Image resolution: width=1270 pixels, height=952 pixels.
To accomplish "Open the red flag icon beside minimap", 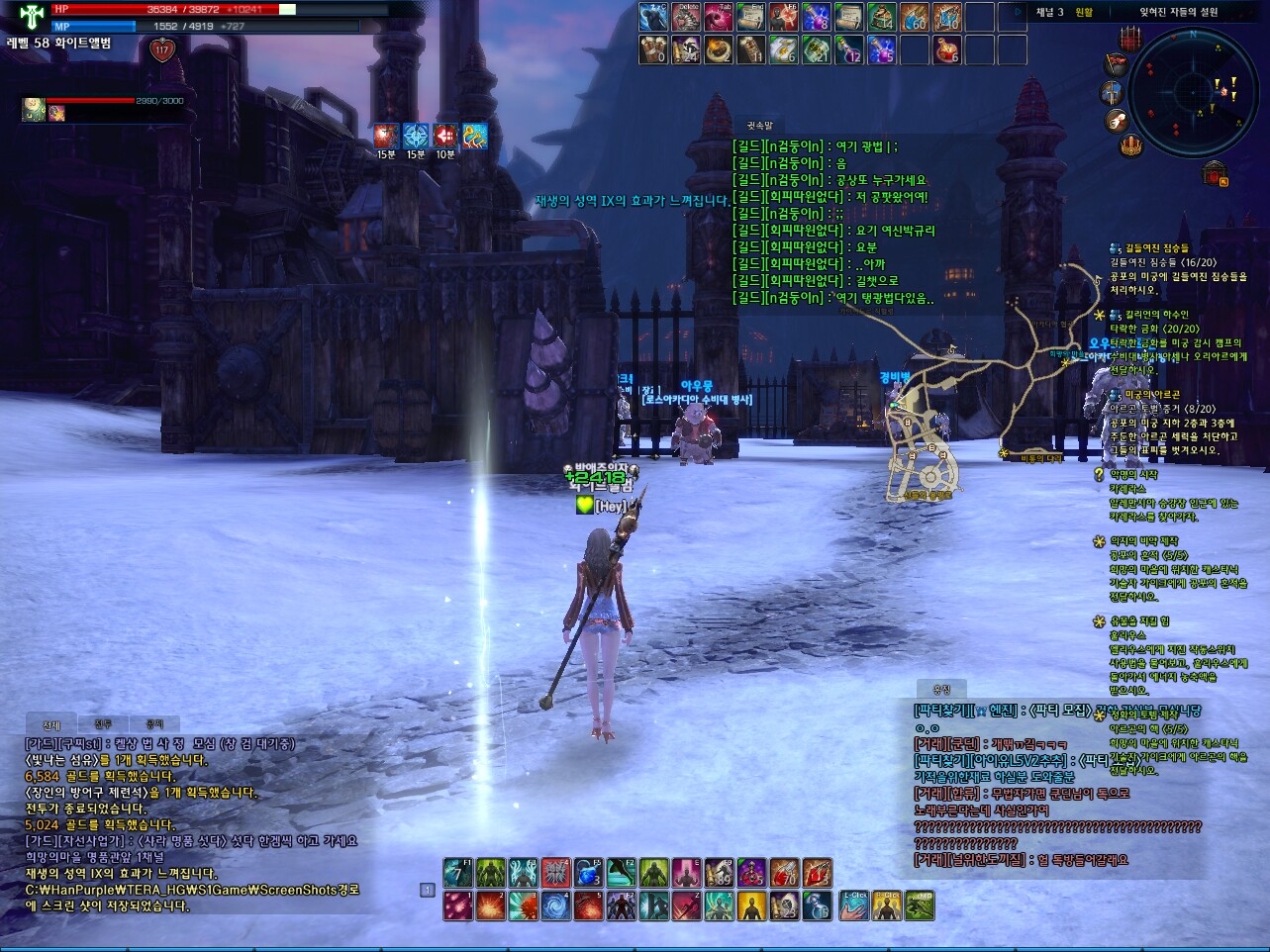I will coord(1117,64).
